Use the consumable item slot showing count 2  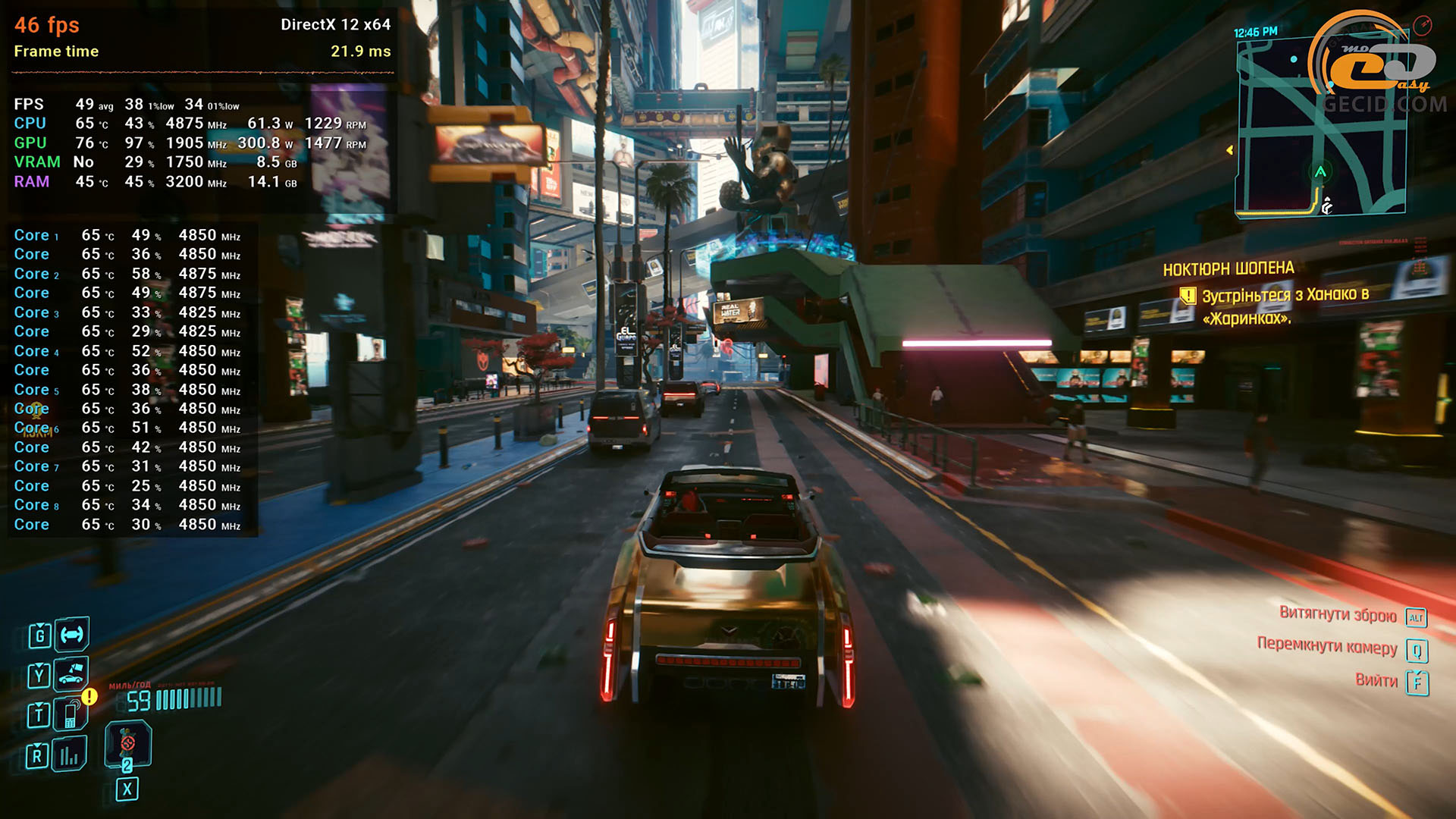coord(127,744)
